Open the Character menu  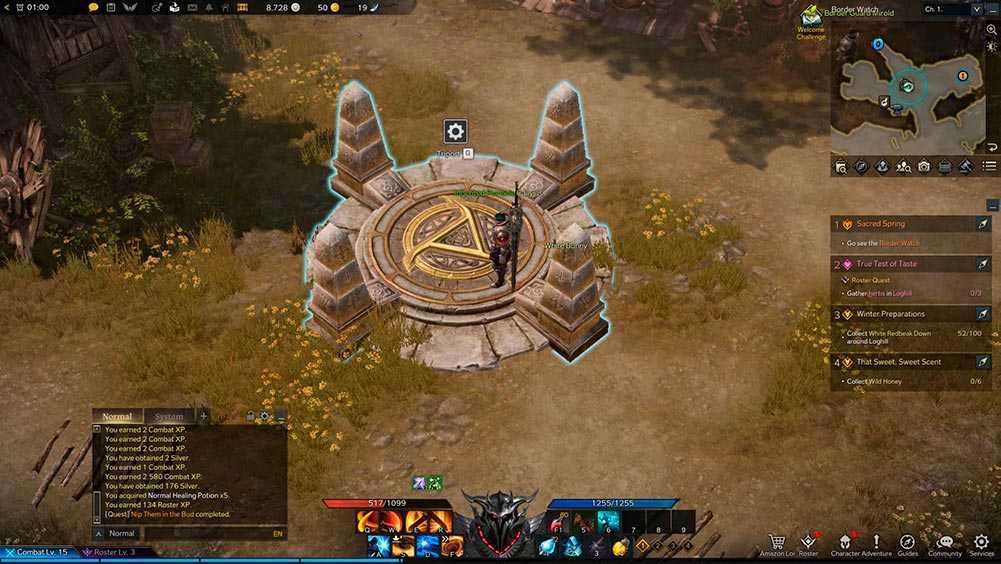(845, 541)
